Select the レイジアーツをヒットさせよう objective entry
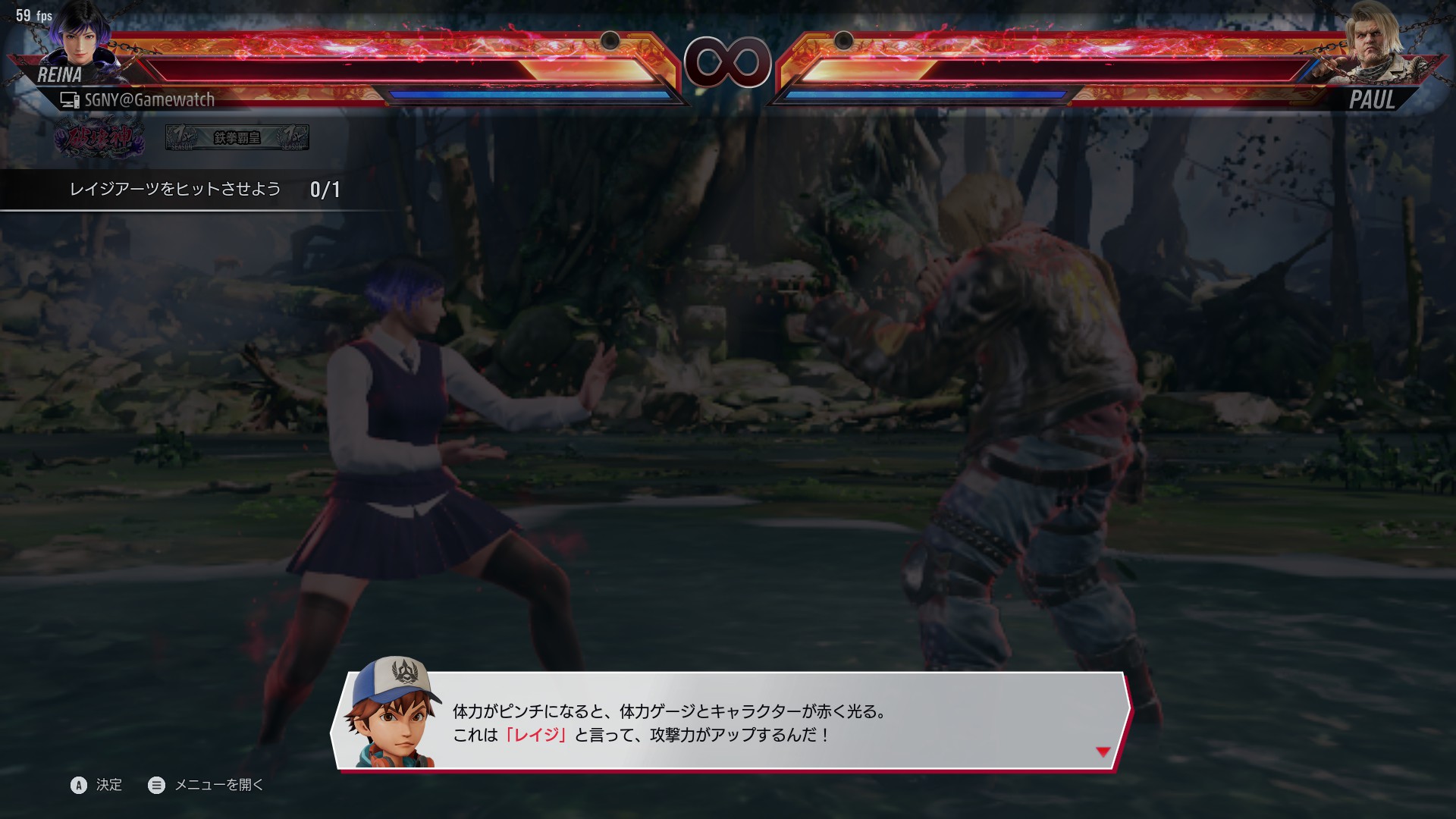Viewport: 1456px width, 819px height. pyautogui.click(x=174, y=190)
